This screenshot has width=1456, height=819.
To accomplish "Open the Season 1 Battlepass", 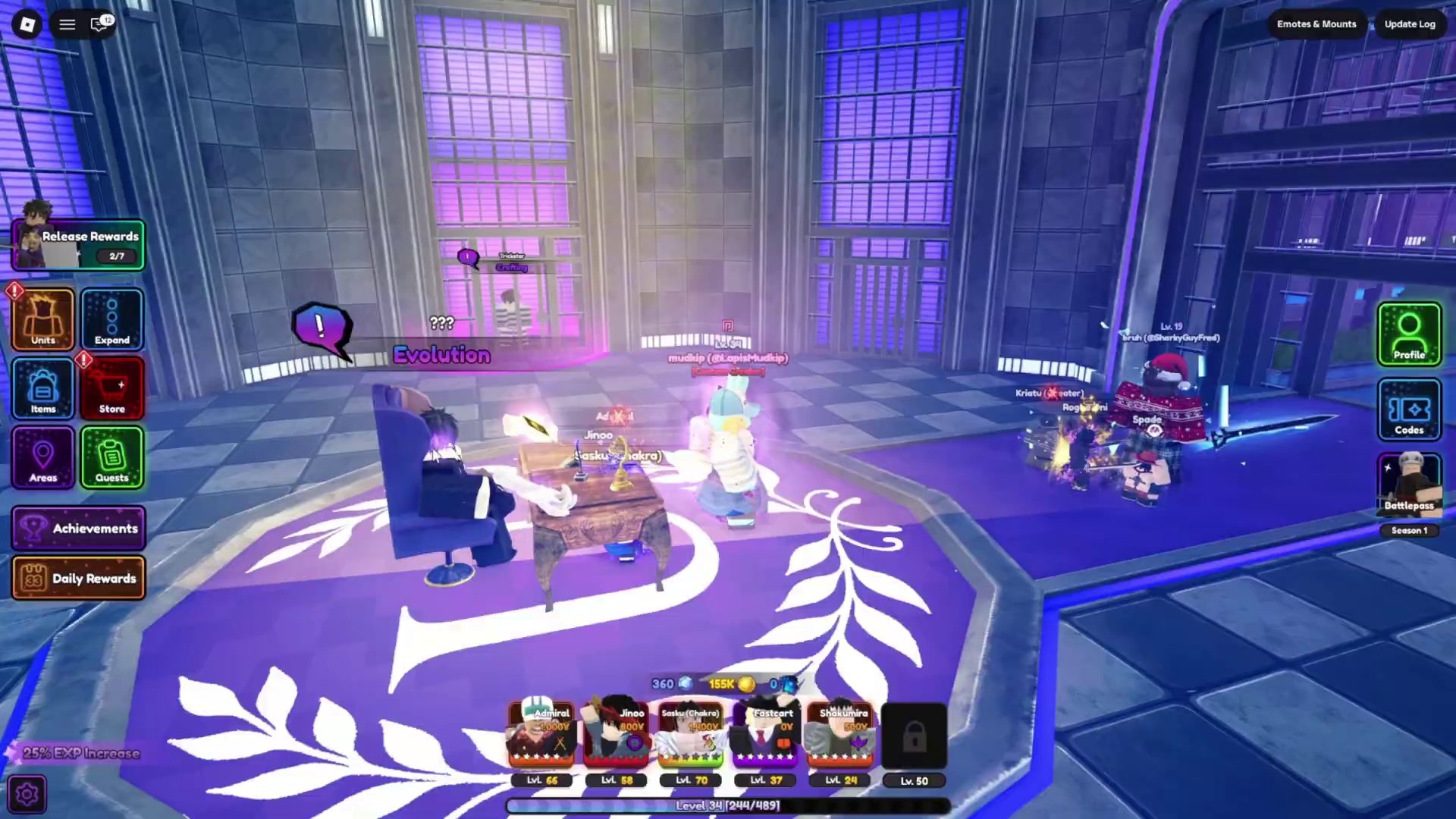I will click(1409, 487).
